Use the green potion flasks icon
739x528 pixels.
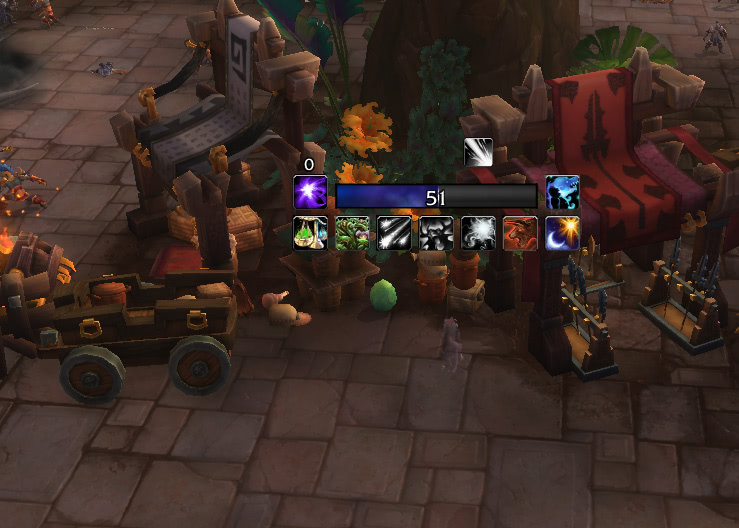[310, 233]
